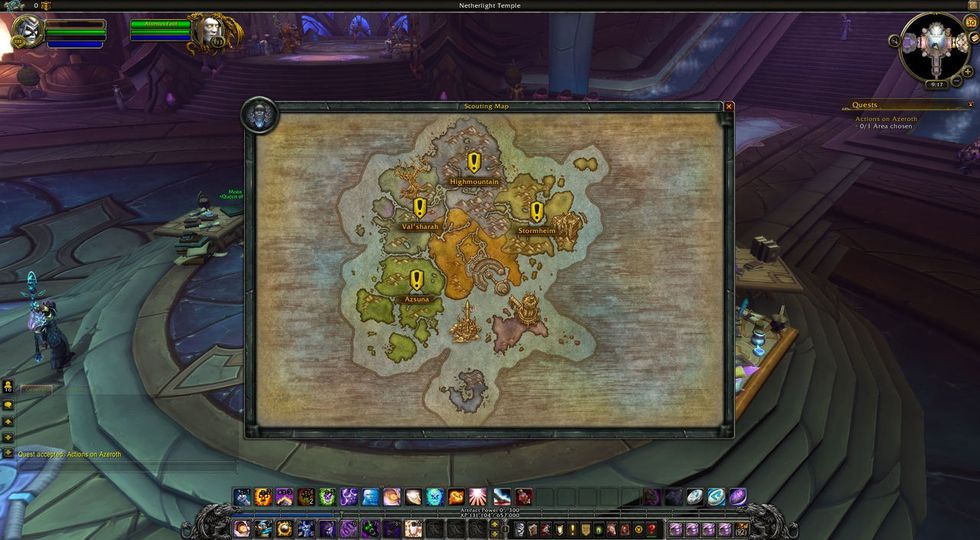Collapse the Quests tracker header
The image size is (980, 540).
tap(969, 104)
